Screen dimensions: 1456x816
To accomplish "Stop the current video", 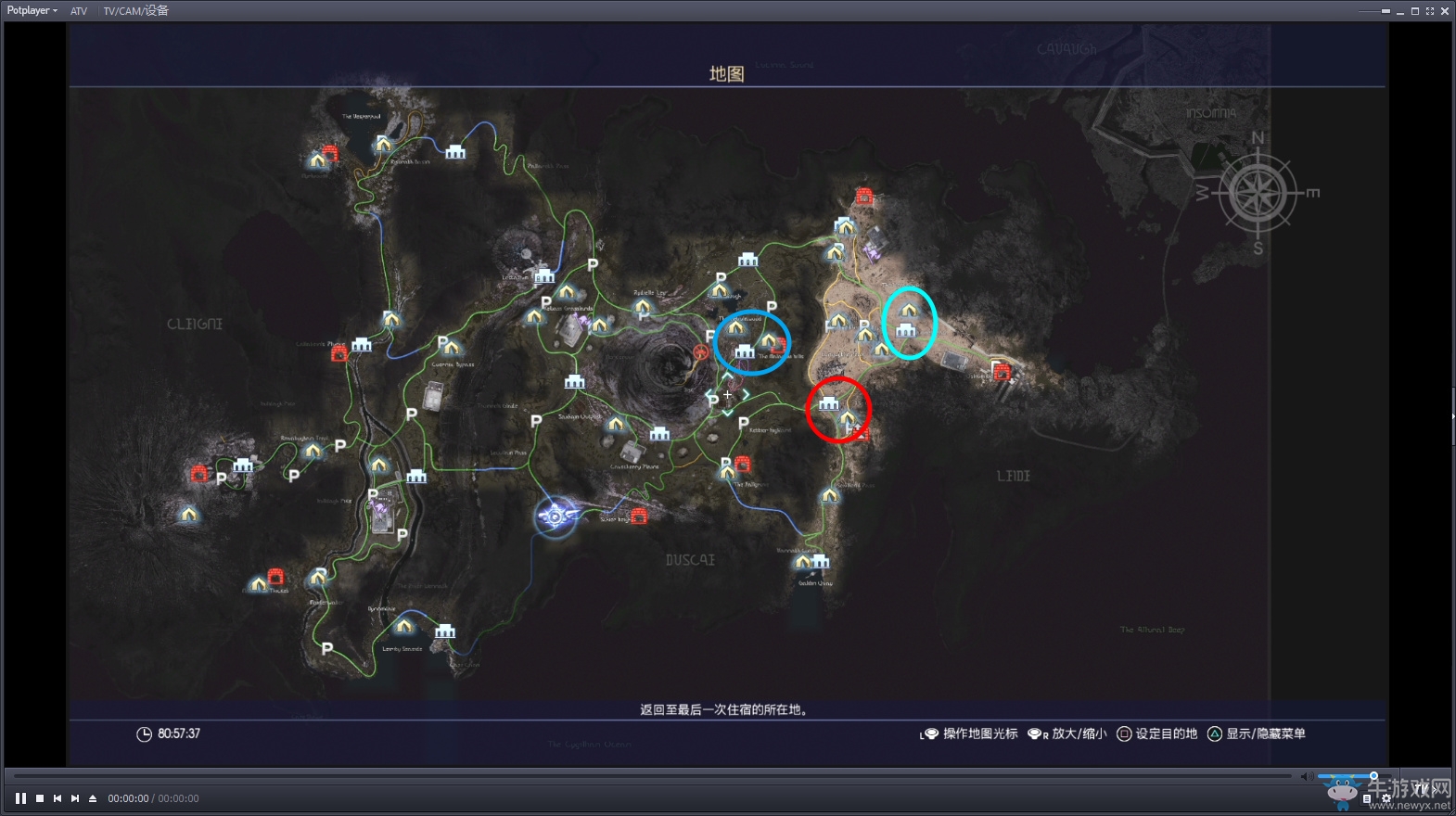I will coord(38,798).
